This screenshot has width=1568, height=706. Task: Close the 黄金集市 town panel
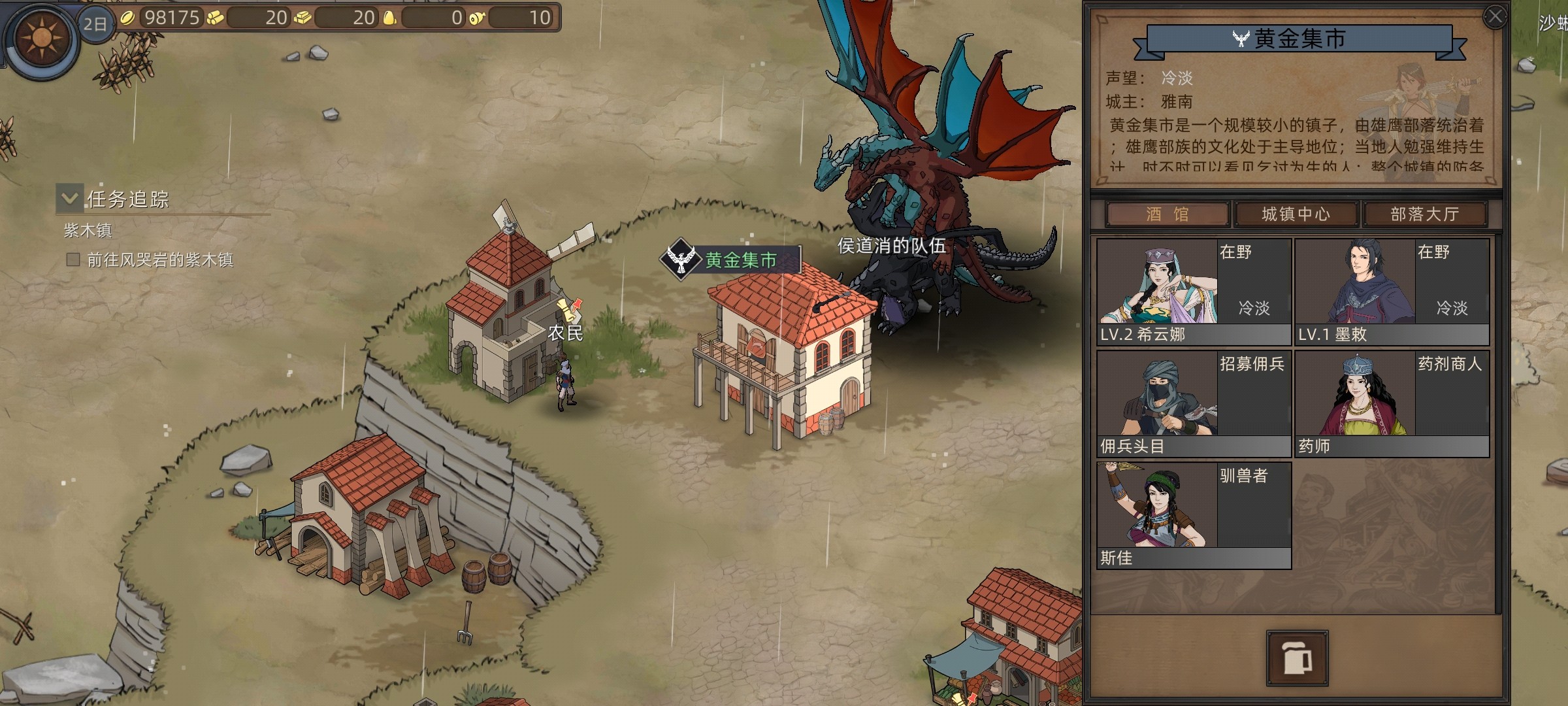coord(1495,17)
